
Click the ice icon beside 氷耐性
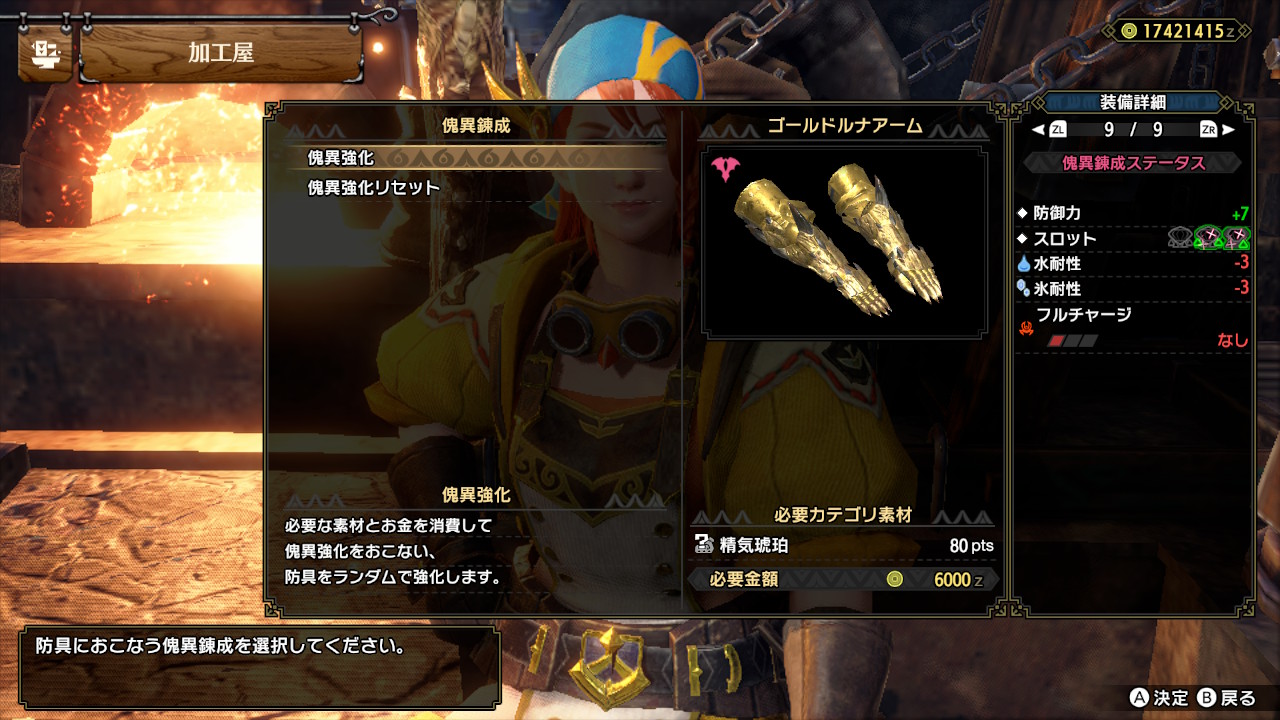[x=1025, y=290]
